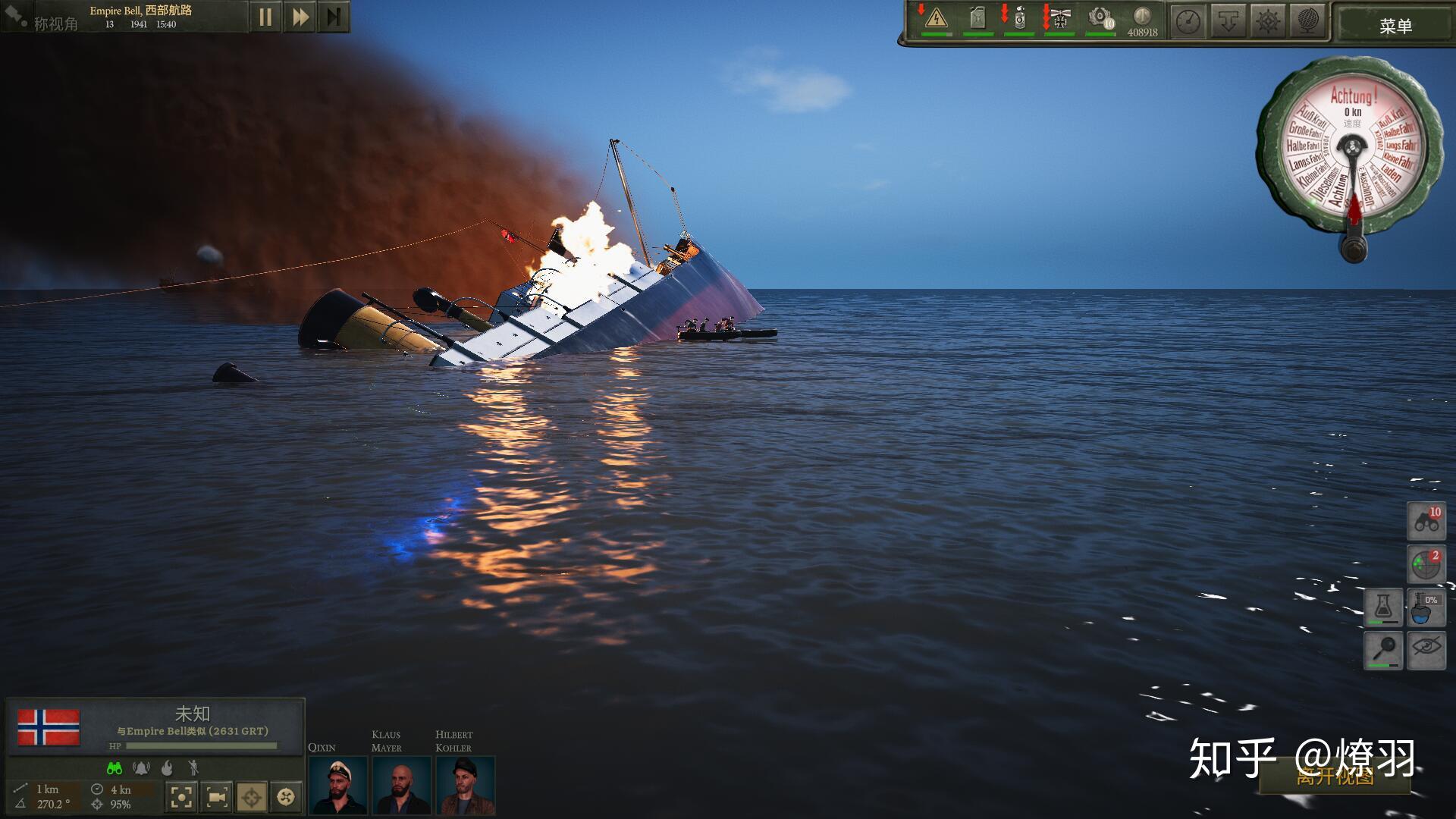This screenshot has width=1456, height=819.
Task: Open the globe world map
Action: pyautogui.click(x=1309, y=21)
